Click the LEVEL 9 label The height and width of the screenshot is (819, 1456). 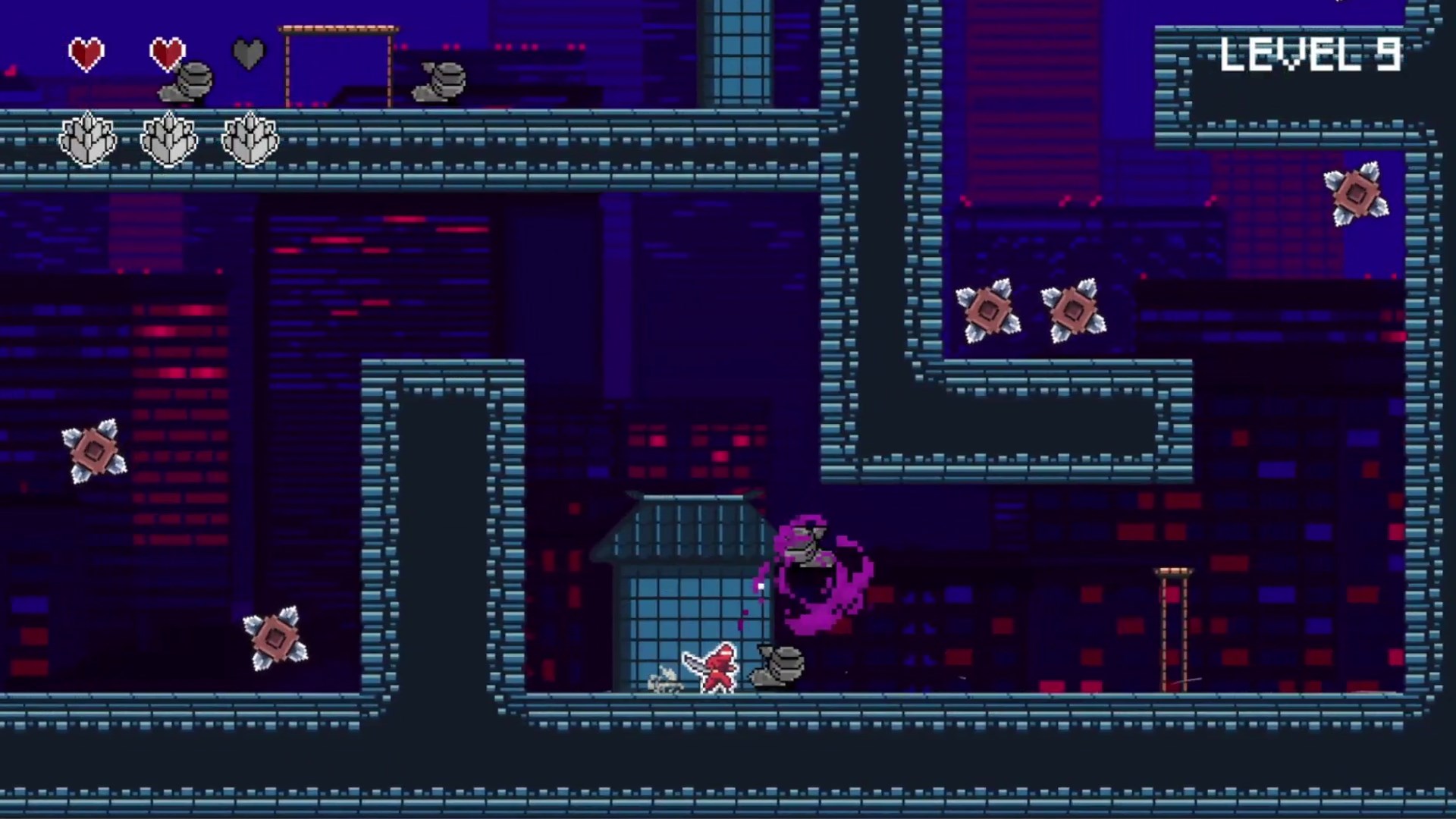click(x=1312, y=55)
